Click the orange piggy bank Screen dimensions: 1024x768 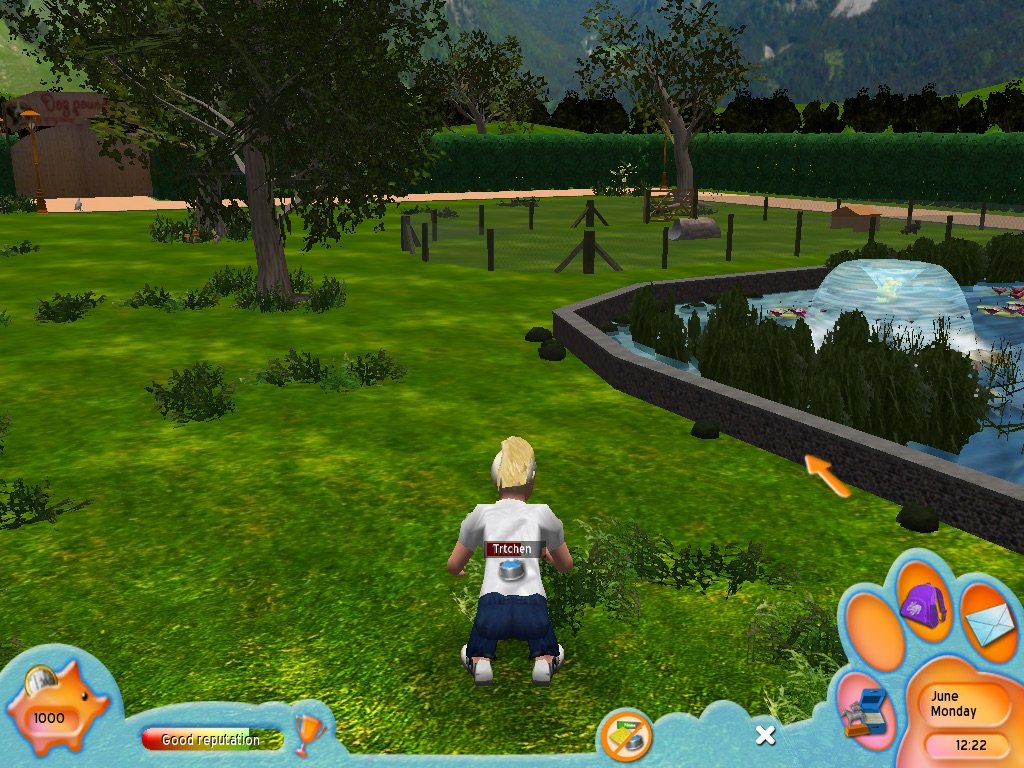[x=57, y=709]
